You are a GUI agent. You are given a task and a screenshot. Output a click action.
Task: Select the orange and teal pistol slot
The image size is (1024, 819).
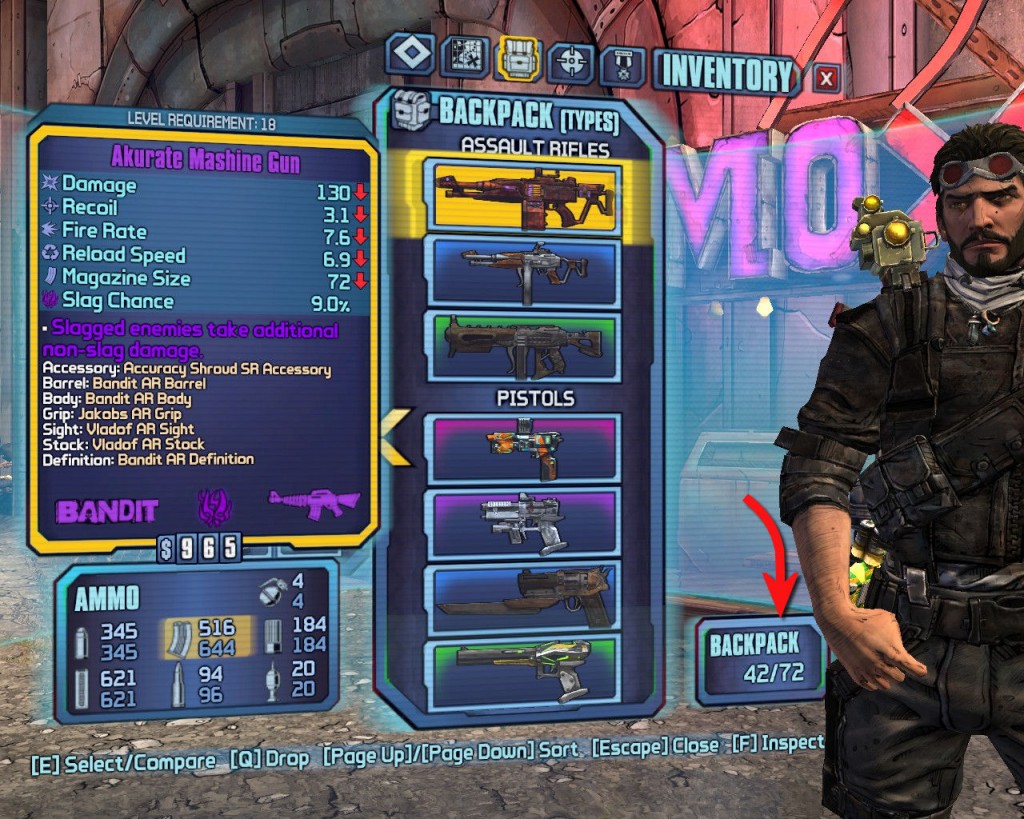tap(527, 449)
